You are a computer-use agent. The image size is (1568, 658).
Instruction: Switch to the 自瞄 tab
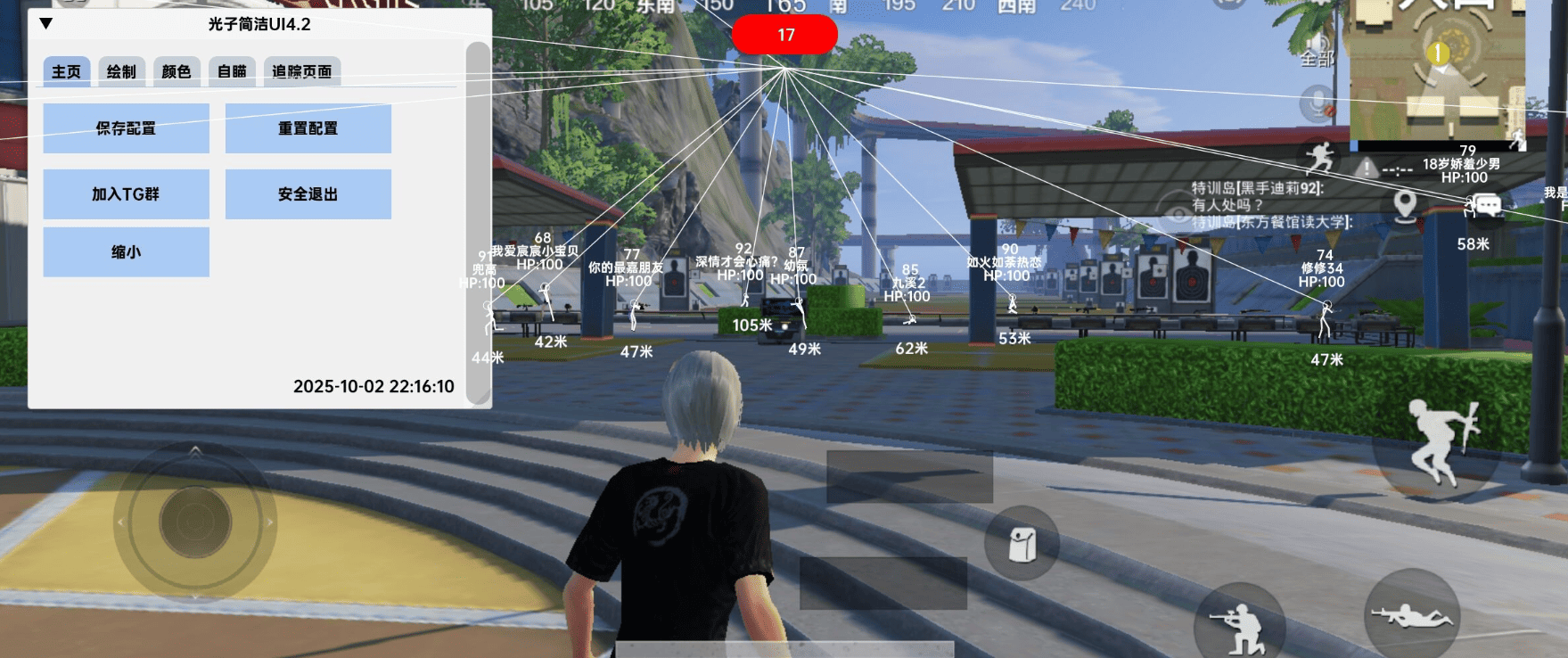(x=232, y=71)
